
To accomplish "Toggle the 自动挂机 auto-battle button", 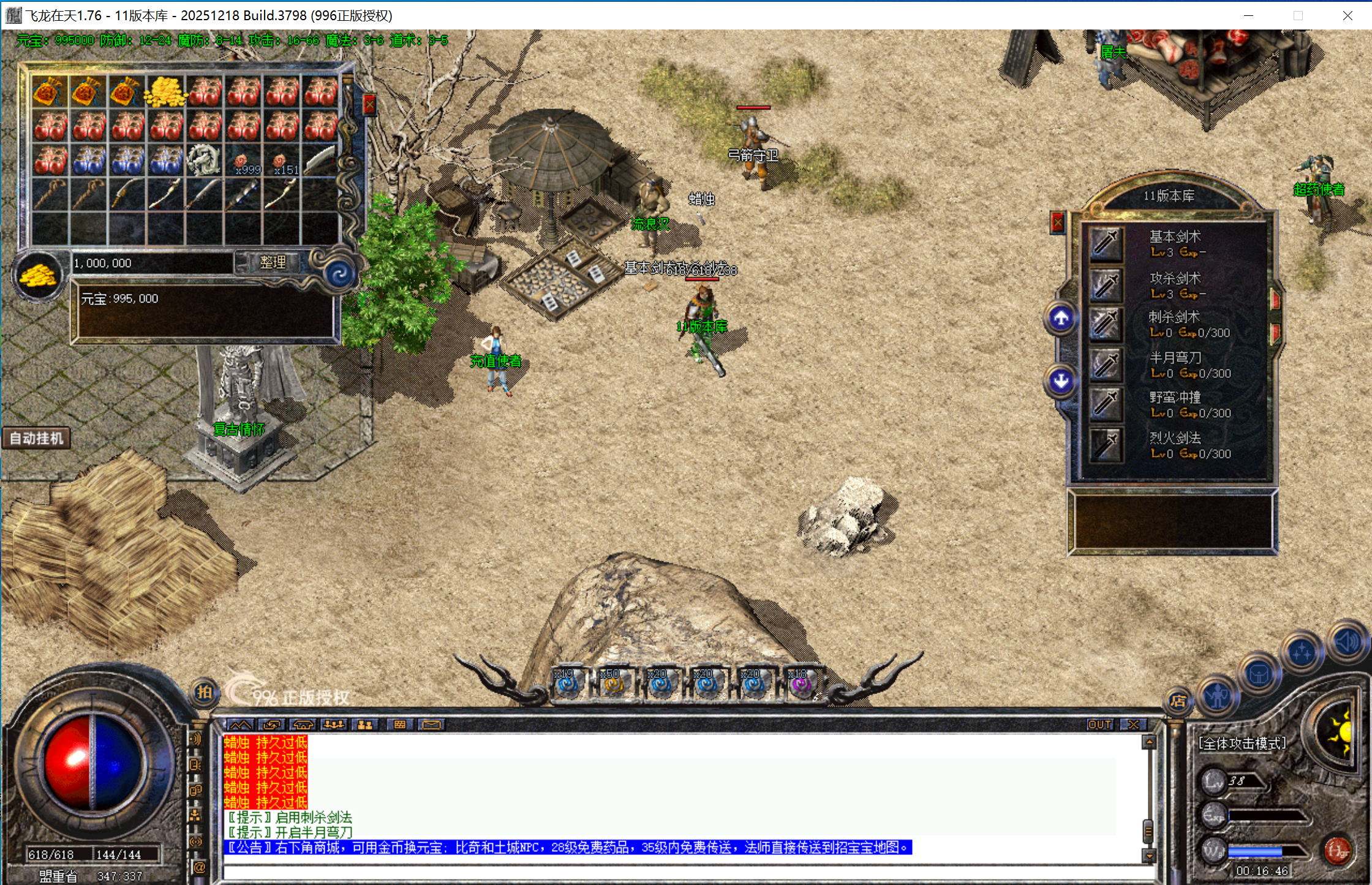I will (x=37, y=439).
